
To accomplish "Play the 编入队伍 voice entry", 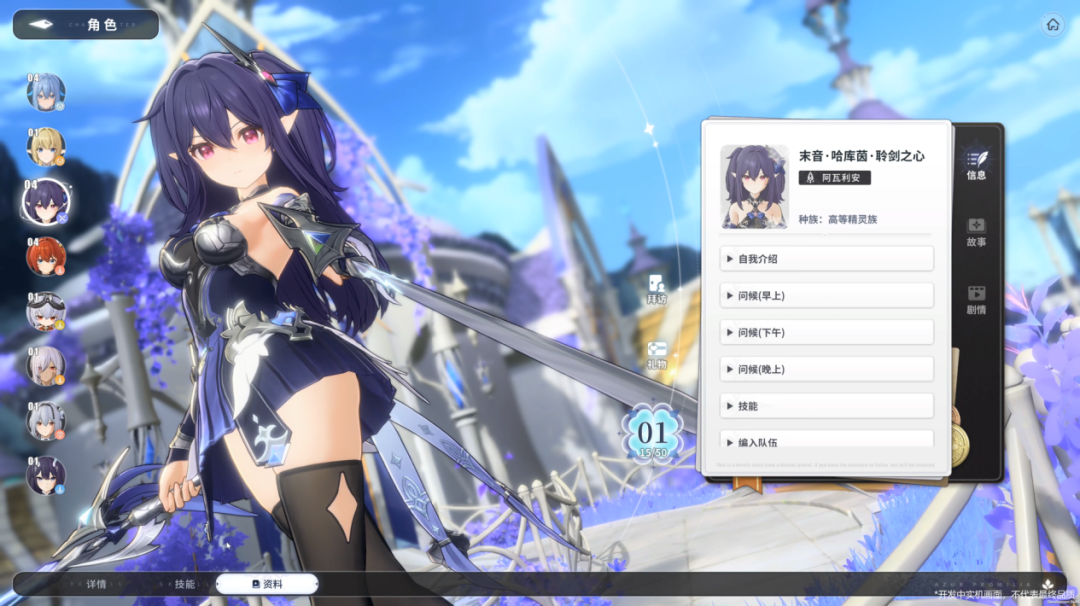I will click(826, 441).
